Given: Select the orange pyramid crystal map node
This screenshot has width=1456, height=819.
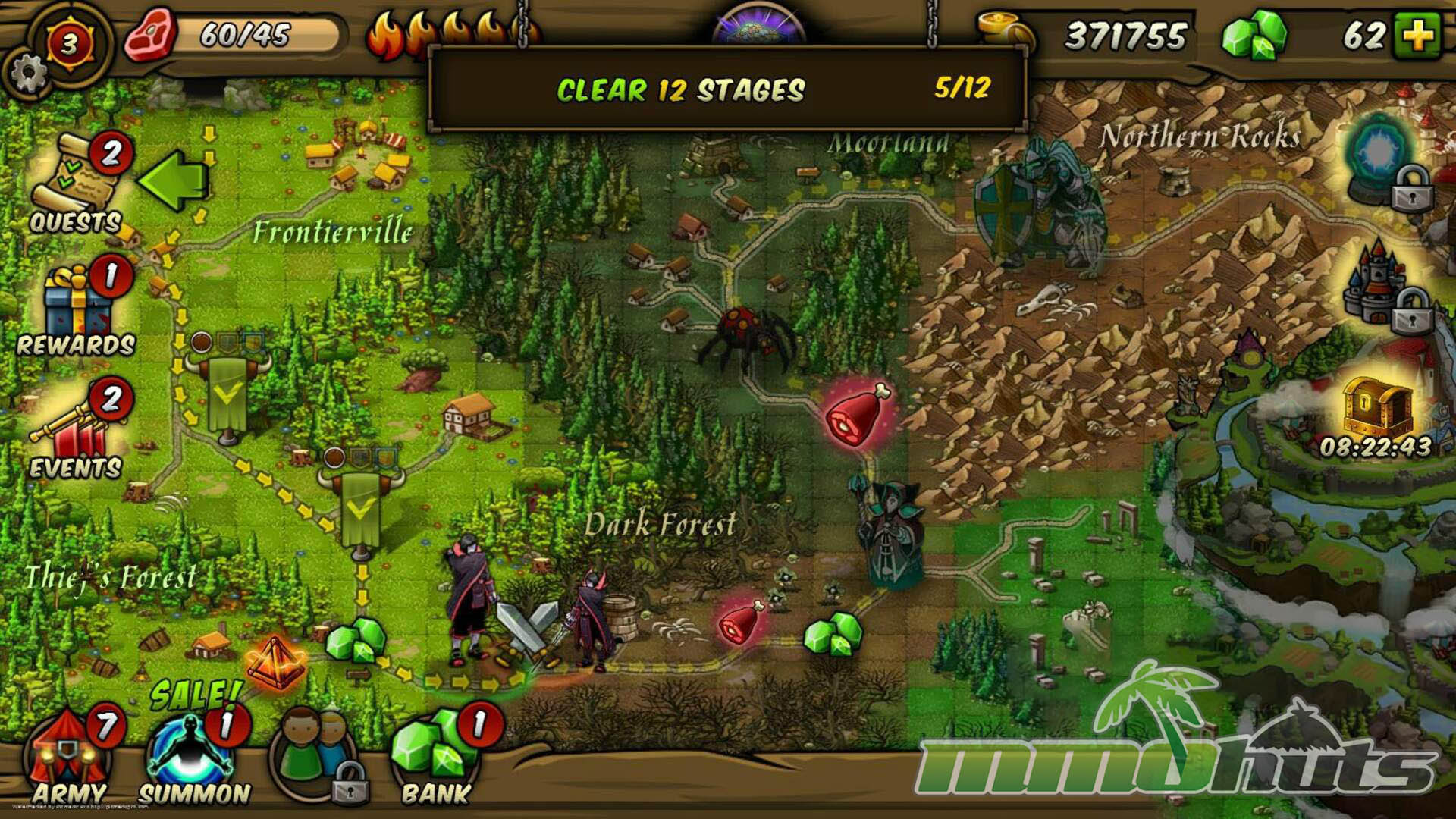Looking at the screenshot, I should click(275, 661).
